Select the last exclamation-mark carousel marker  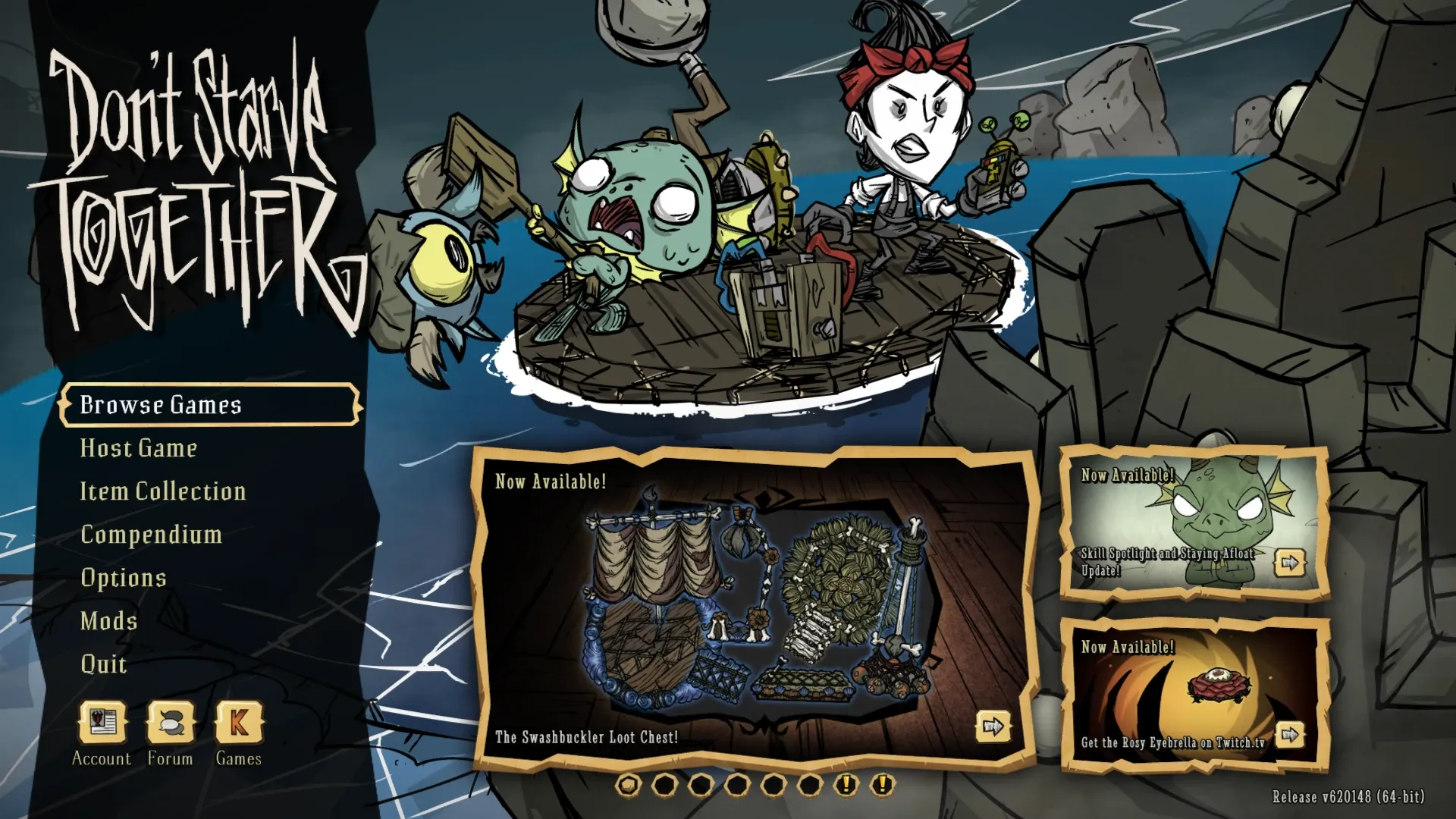[881, 787]
